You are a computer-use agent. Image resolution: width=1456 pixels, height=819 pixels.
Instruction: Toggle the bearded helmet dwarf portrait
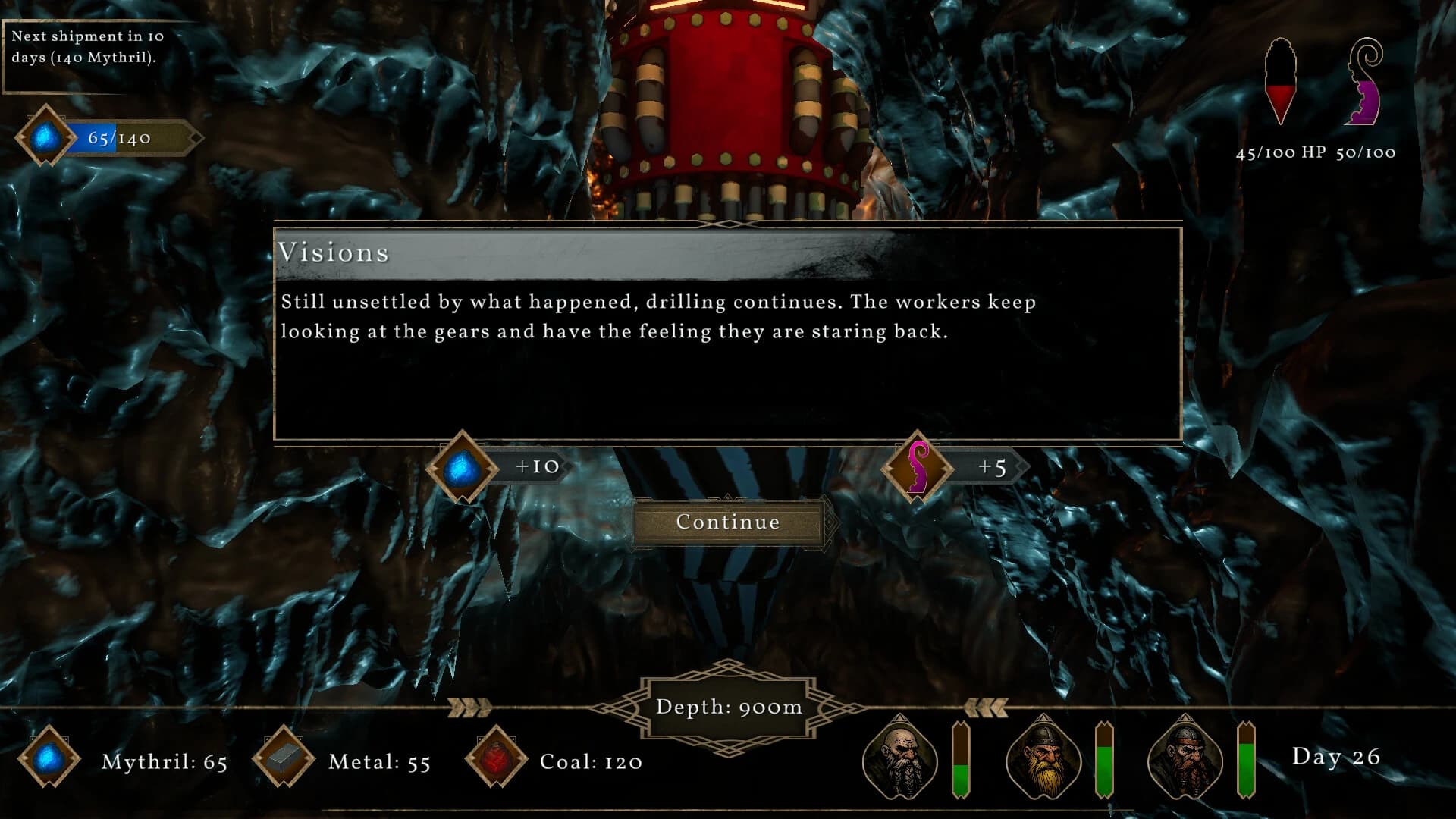pyautogui.click(x=1044, y=762)
